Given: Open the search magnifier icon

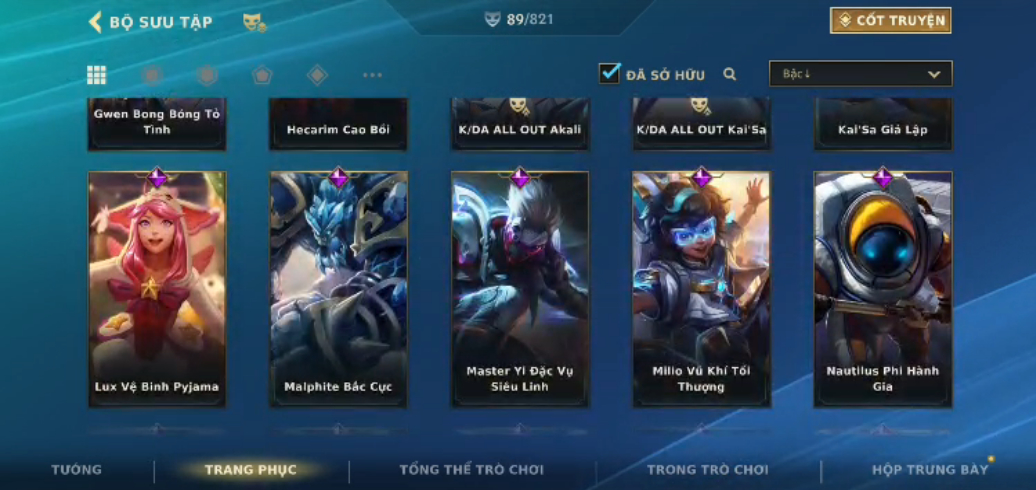Looking at the screenshot, I should point(730,74).
